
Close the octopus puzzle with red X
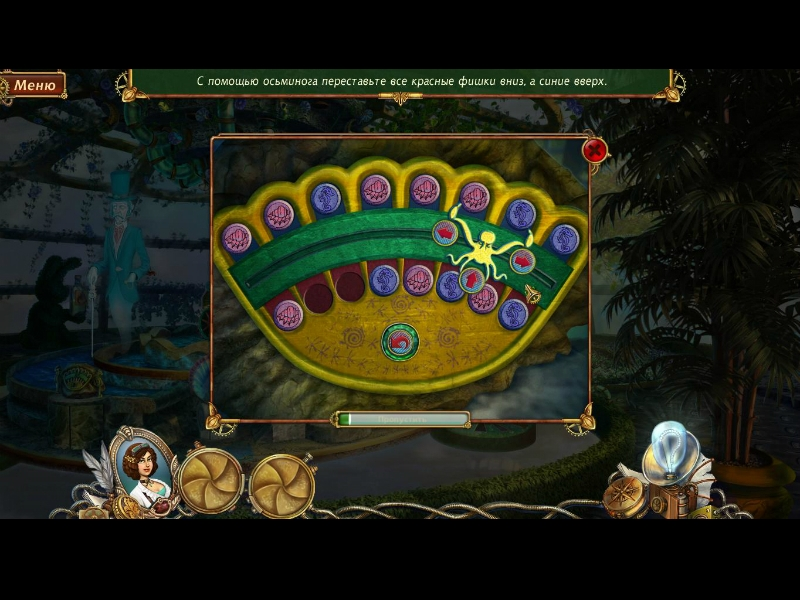click(595, 151)
